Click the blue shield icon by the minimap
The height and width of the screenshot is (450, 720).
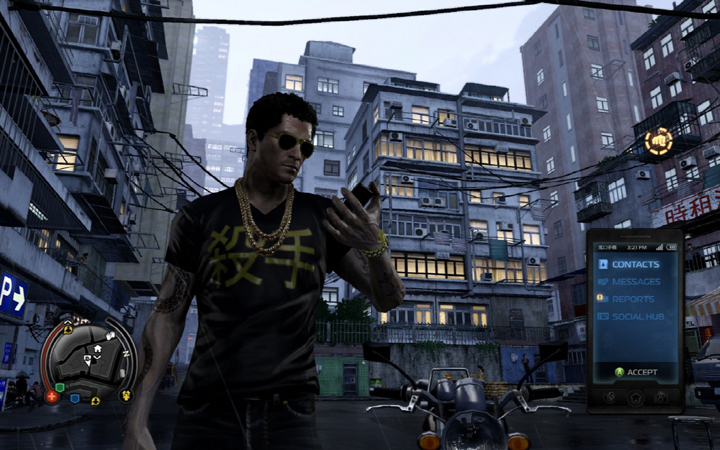[75, 397]
